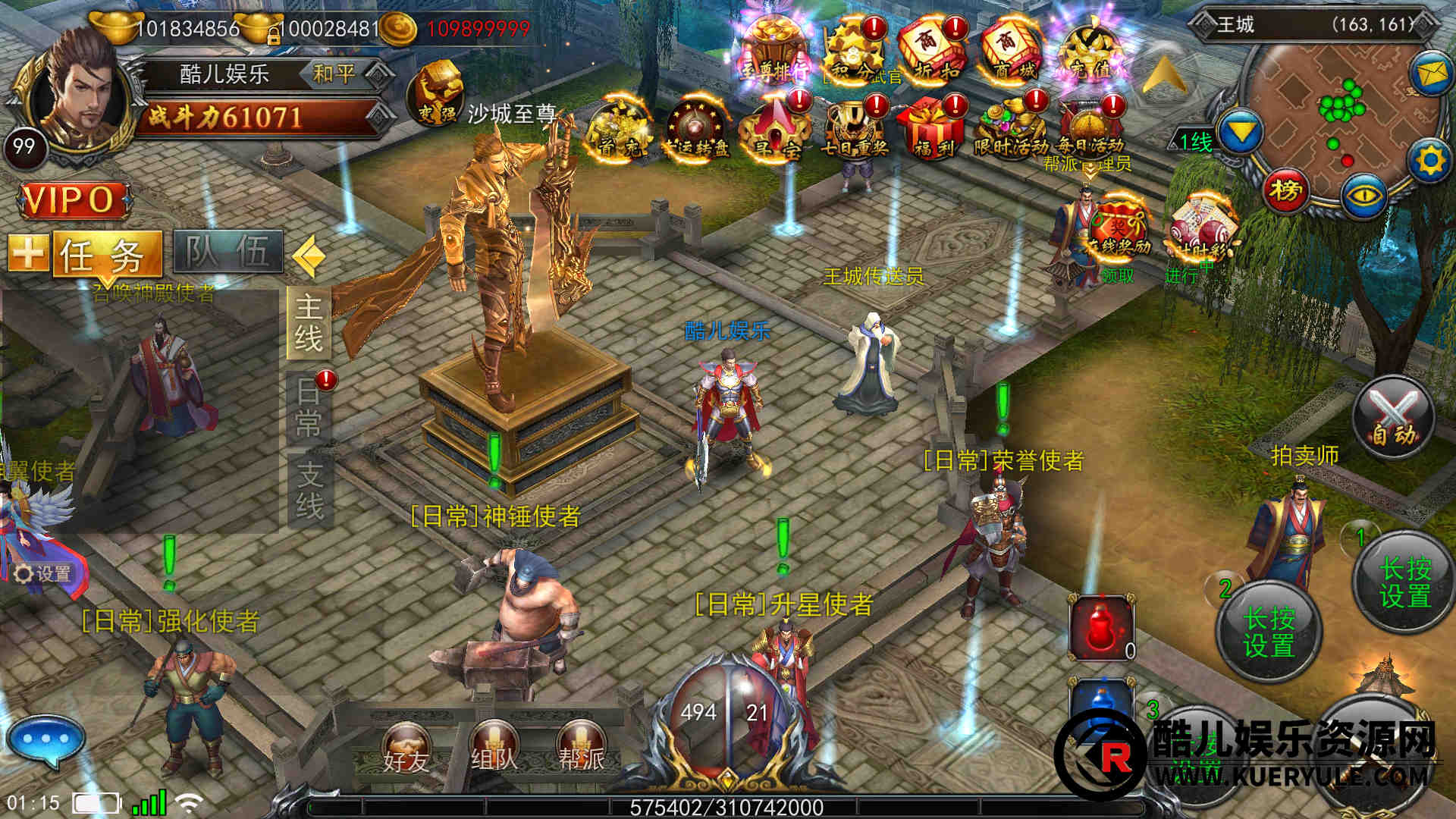The width and height of the screenshot is (1456, 819).
Task: Open the blue chat bubble
Action: pos(45,739)
